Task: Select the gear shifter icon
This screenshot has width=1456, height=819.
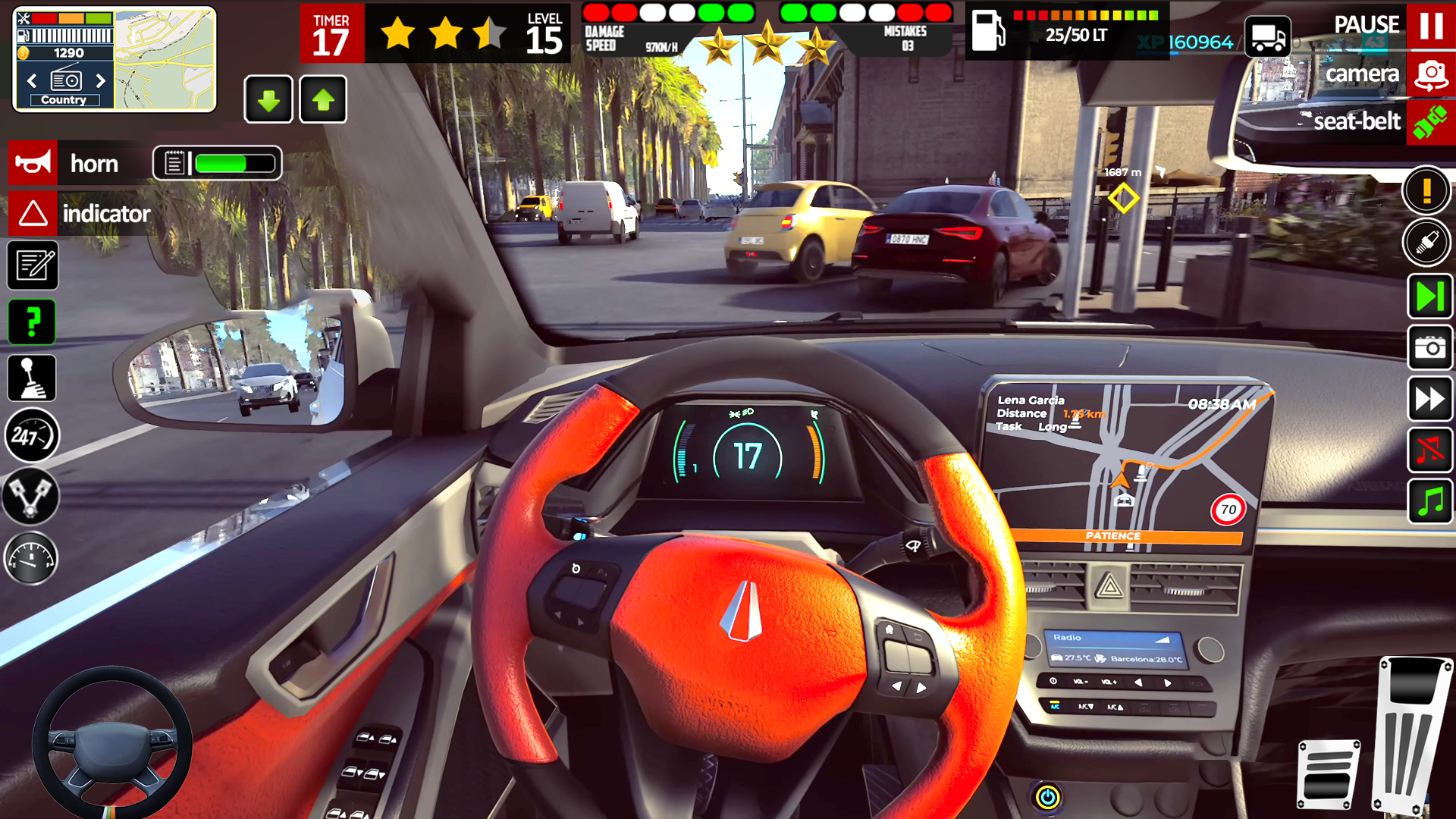Action: [x=33, y=378]
